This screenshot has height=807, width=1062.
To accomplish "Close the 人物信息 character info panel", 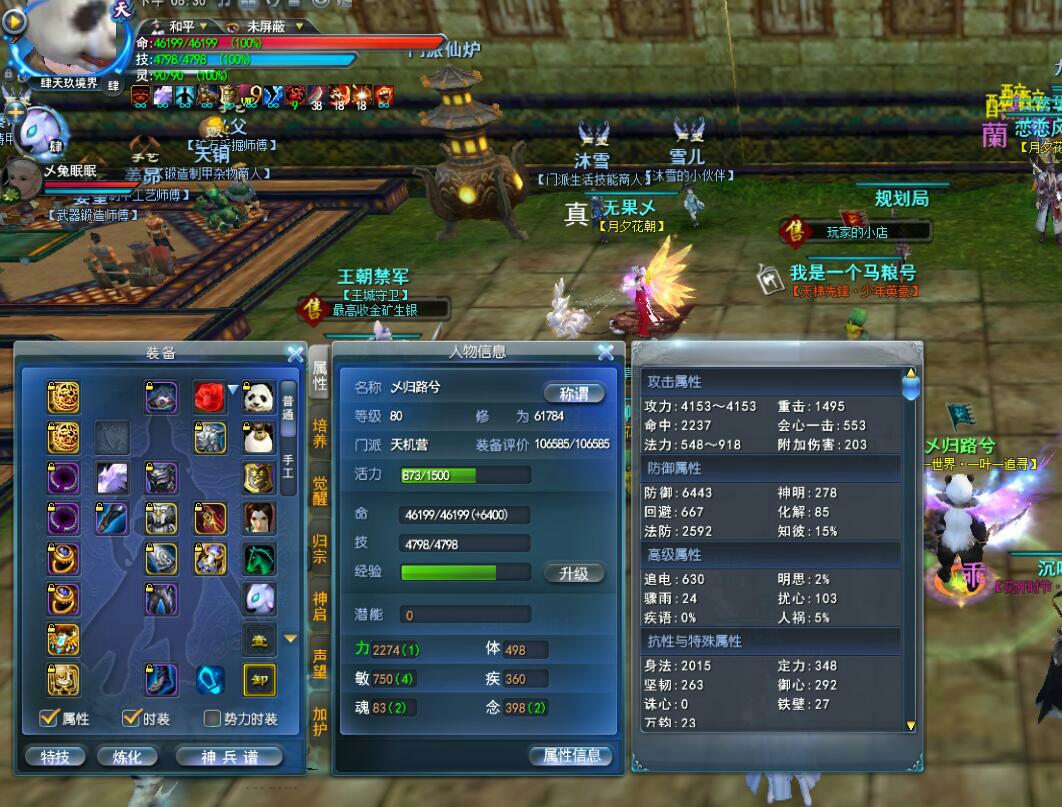I will [605, 352].
